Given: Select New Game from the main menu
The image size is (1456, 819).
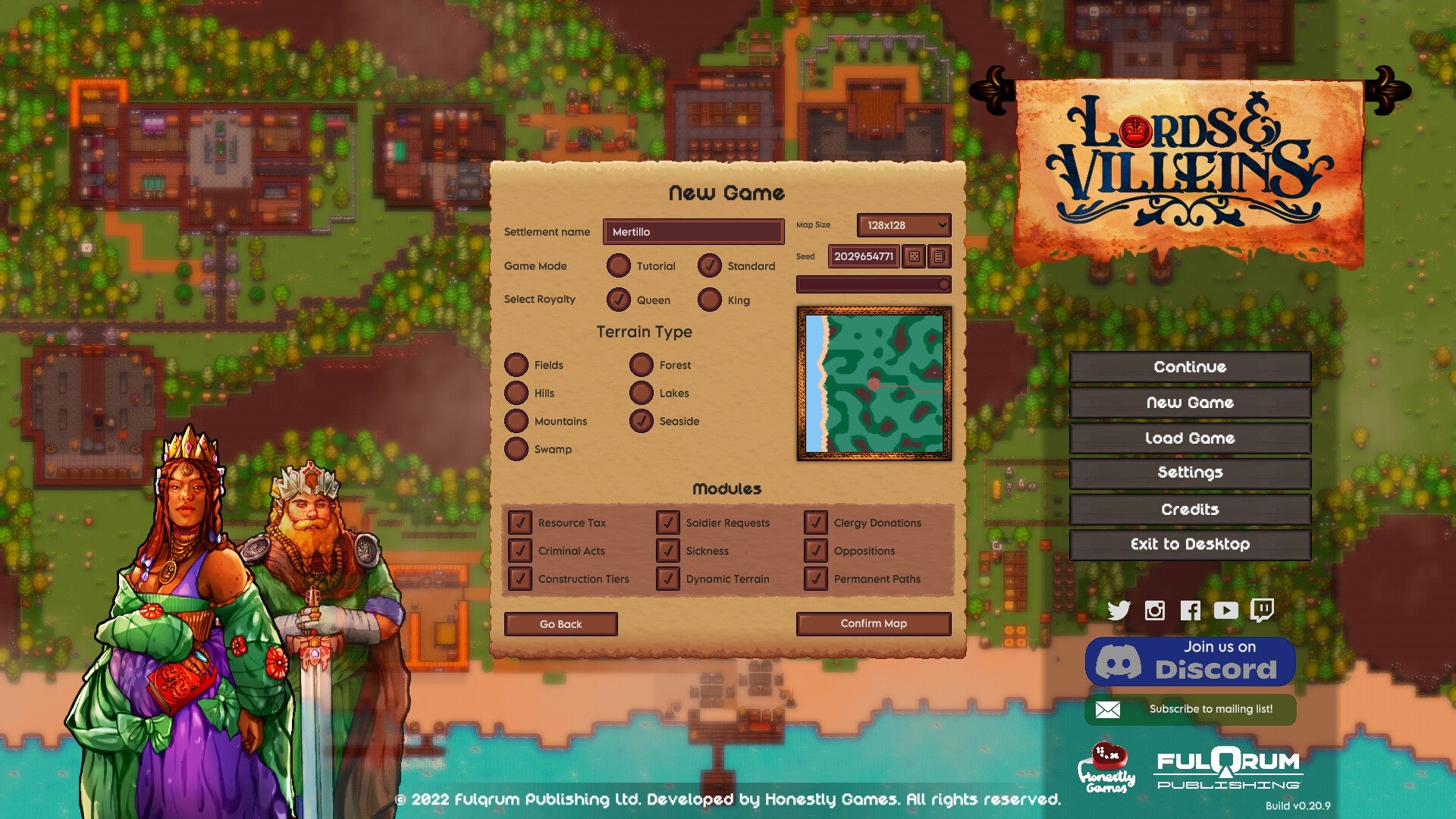Looking at the screenshot, I should tap(1189, 403).
